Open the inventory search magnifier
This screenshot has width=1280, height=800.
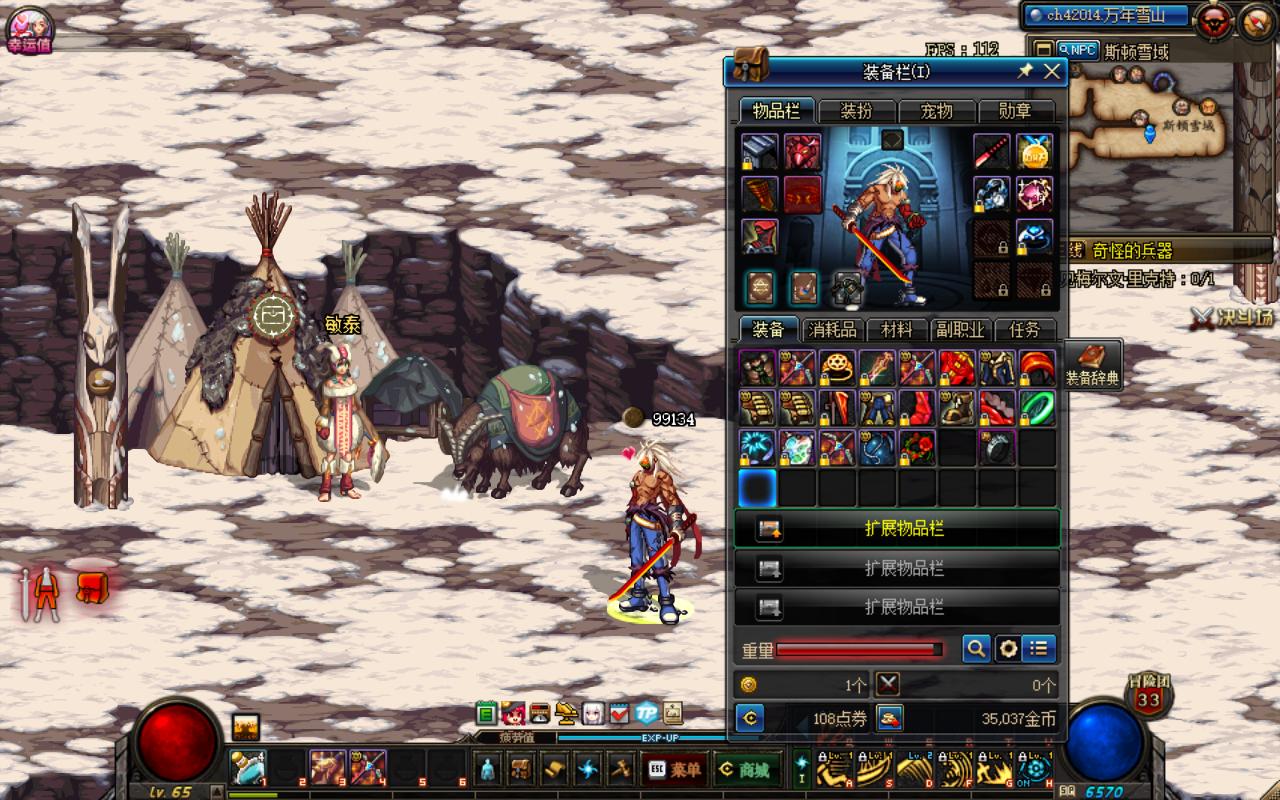click(x=976, y=649)
